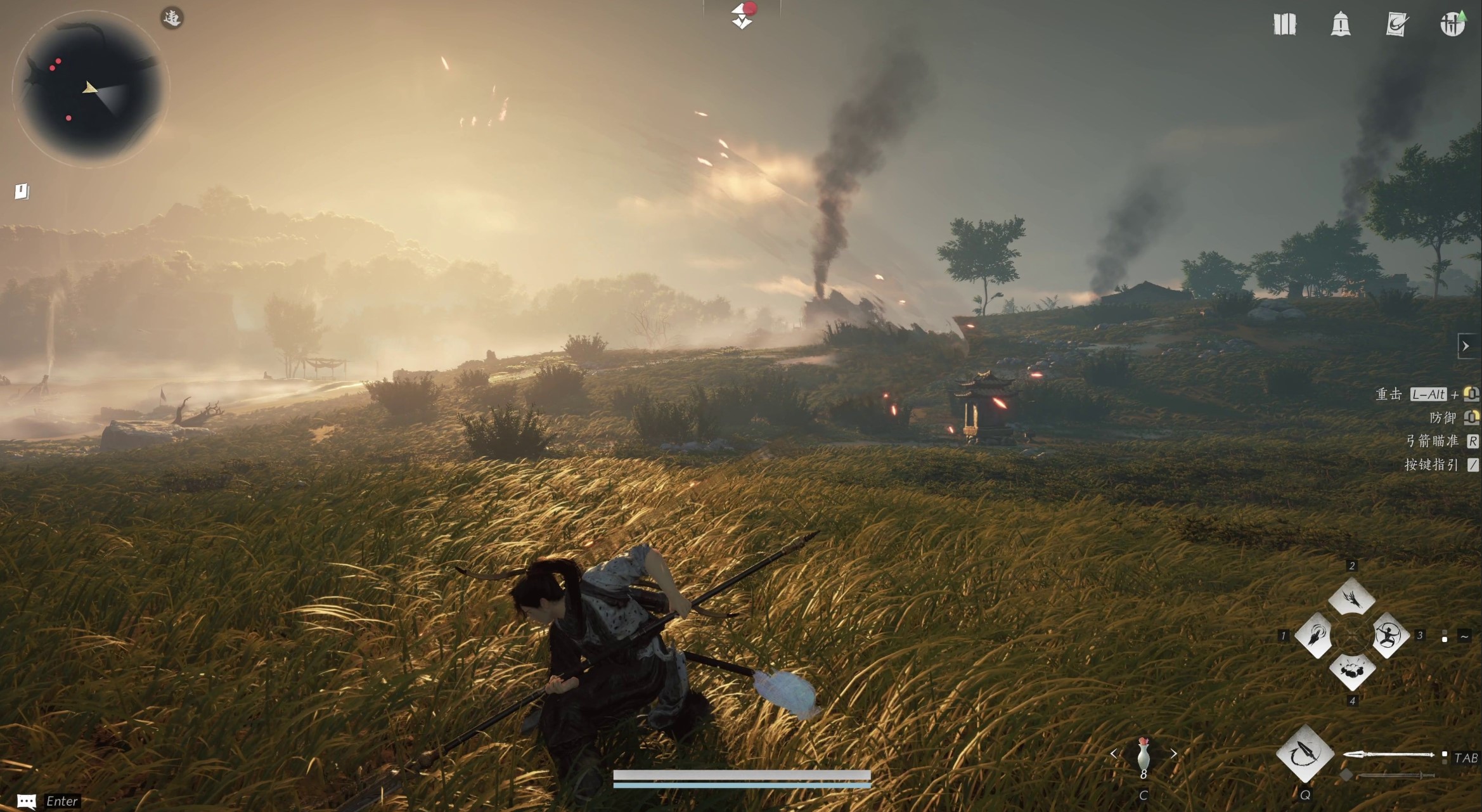Screen dimensions: 1482x812
Task: Activate skill slot 2 feather slash ability
Action: (1351, 598)
